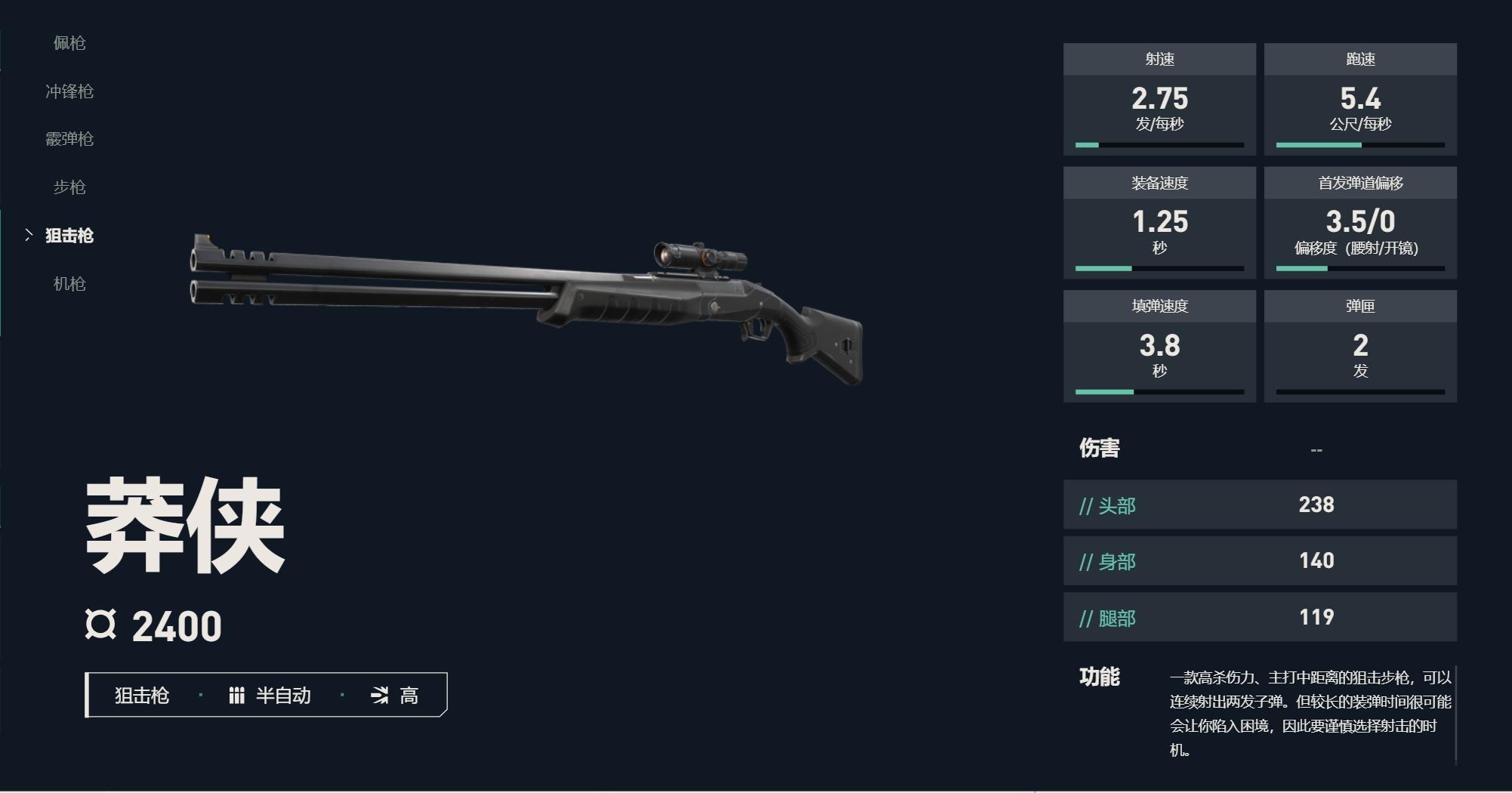This screenshot has height=793, width=1512.
Task: Switch to the 冲锋枪 category
Action: [69, 91]
